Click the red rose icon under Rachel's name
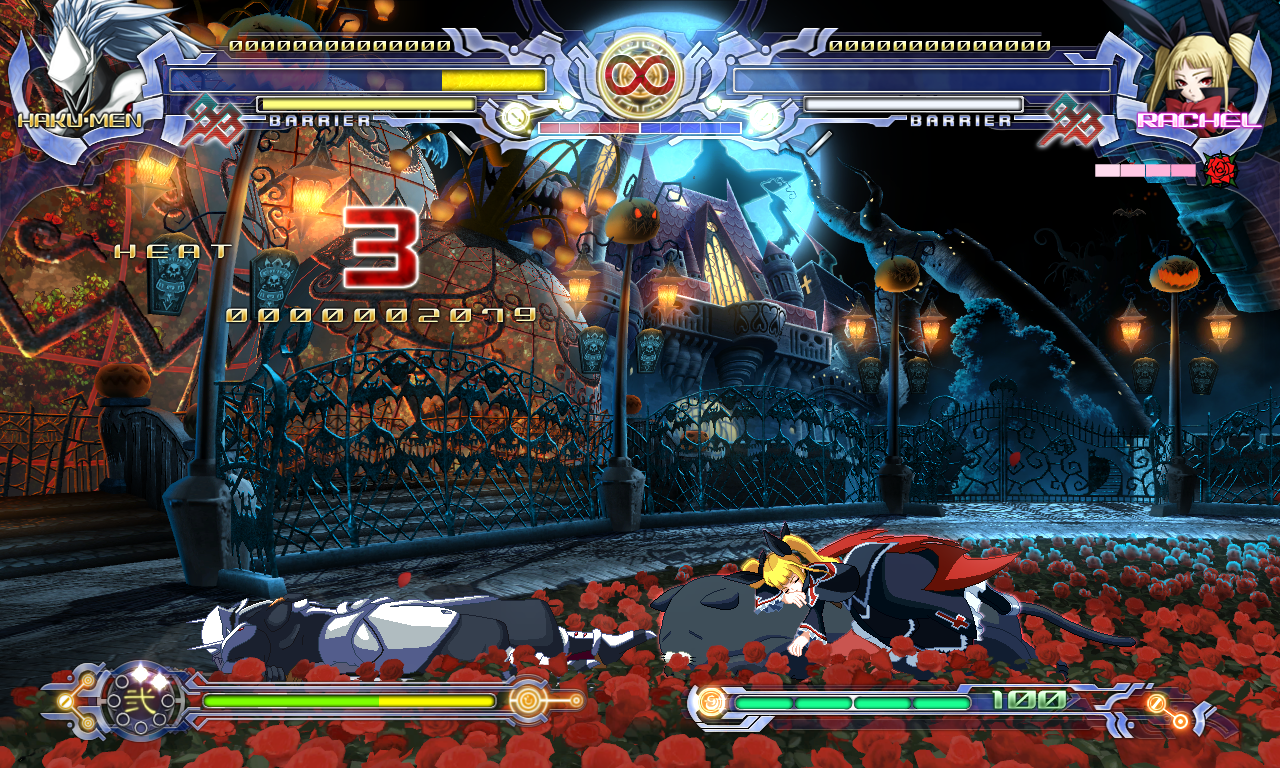This screenshot has width=1280, height=768. tap(1220, 171)
